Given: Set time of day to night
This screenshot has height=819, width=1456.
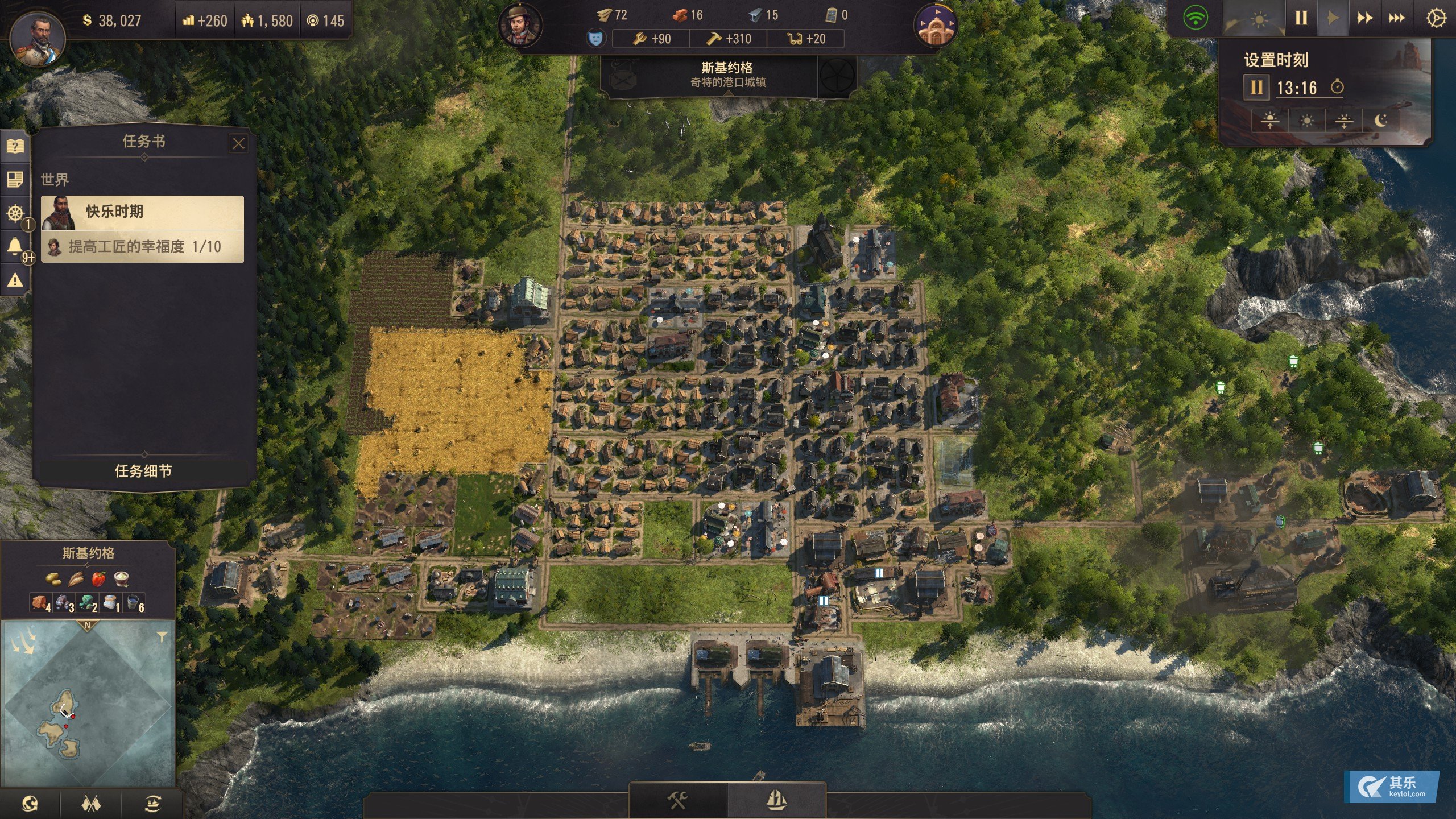Looking at the screenshot, I should pyautogui.click(x=1380, y=121).
